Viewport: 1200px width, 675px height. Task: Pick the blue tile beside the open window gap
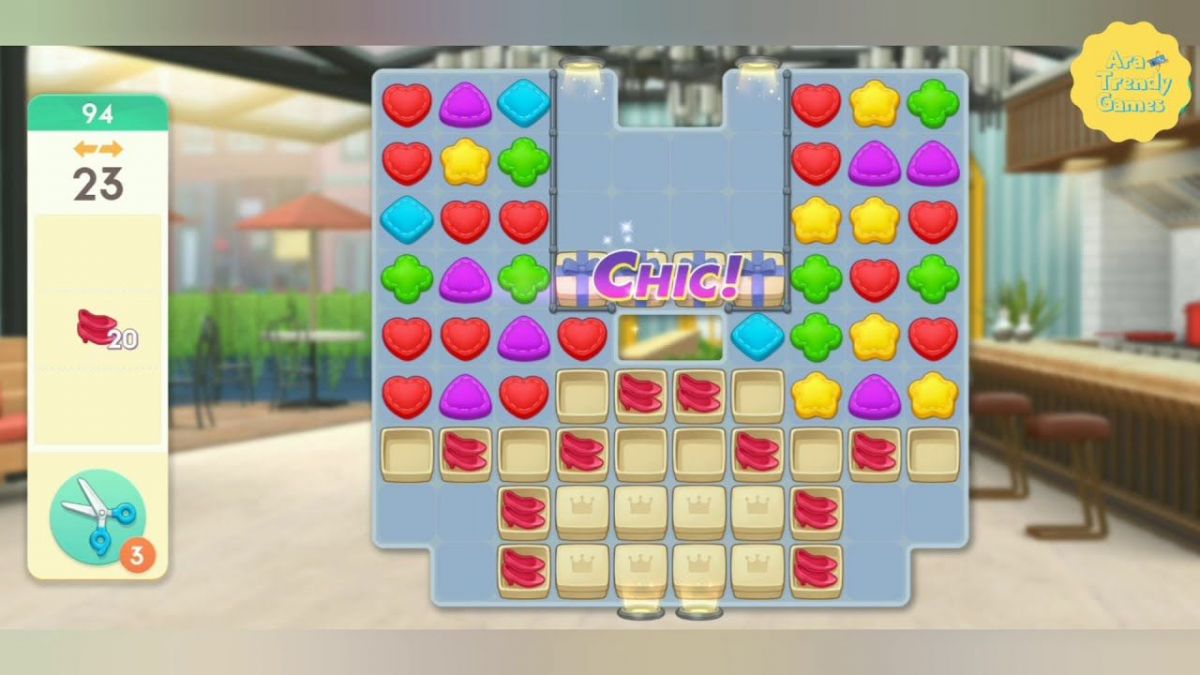coord(758,337)
